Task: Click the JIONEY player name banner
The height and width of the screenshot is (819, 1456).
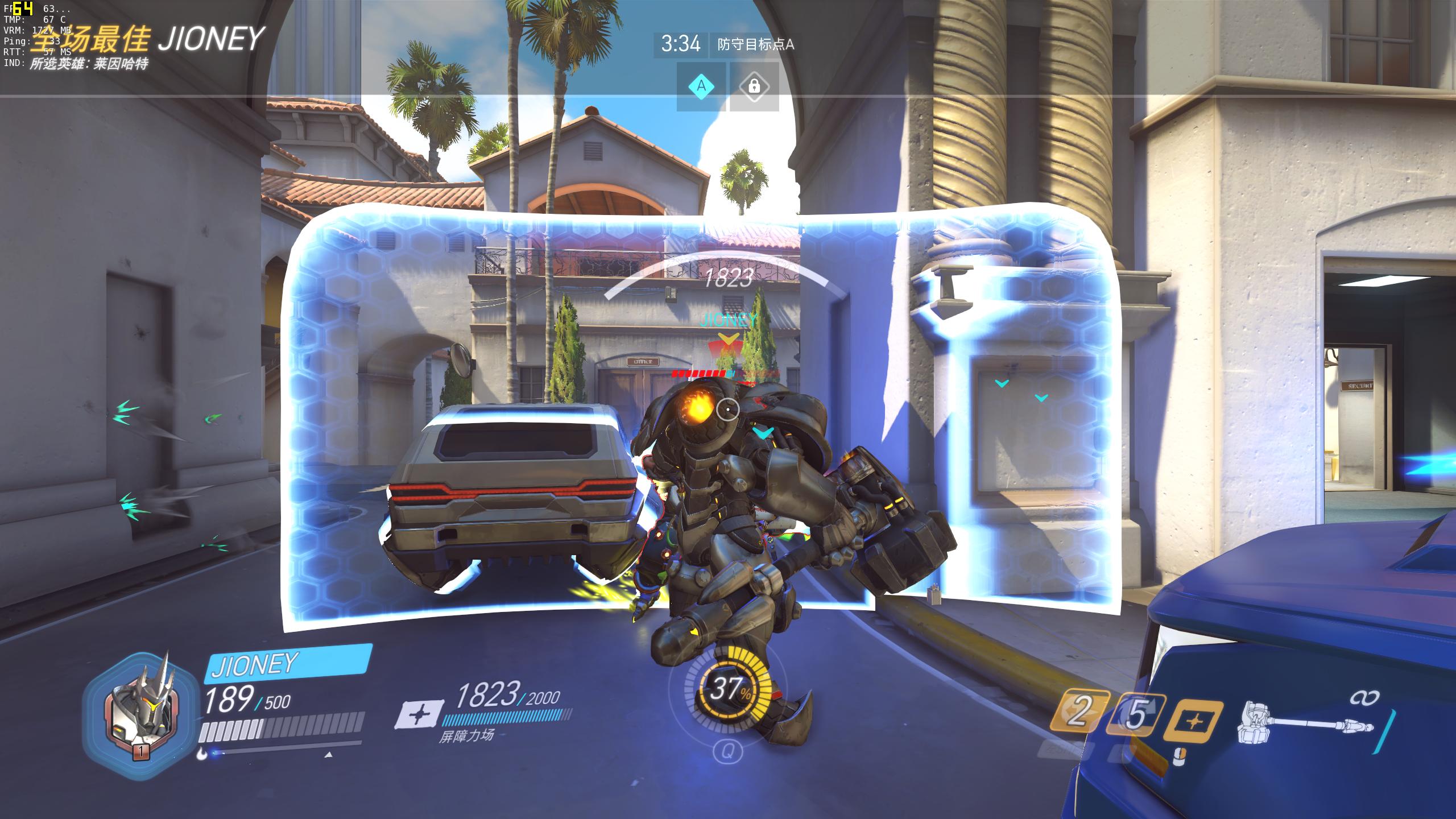Action: 287,663
